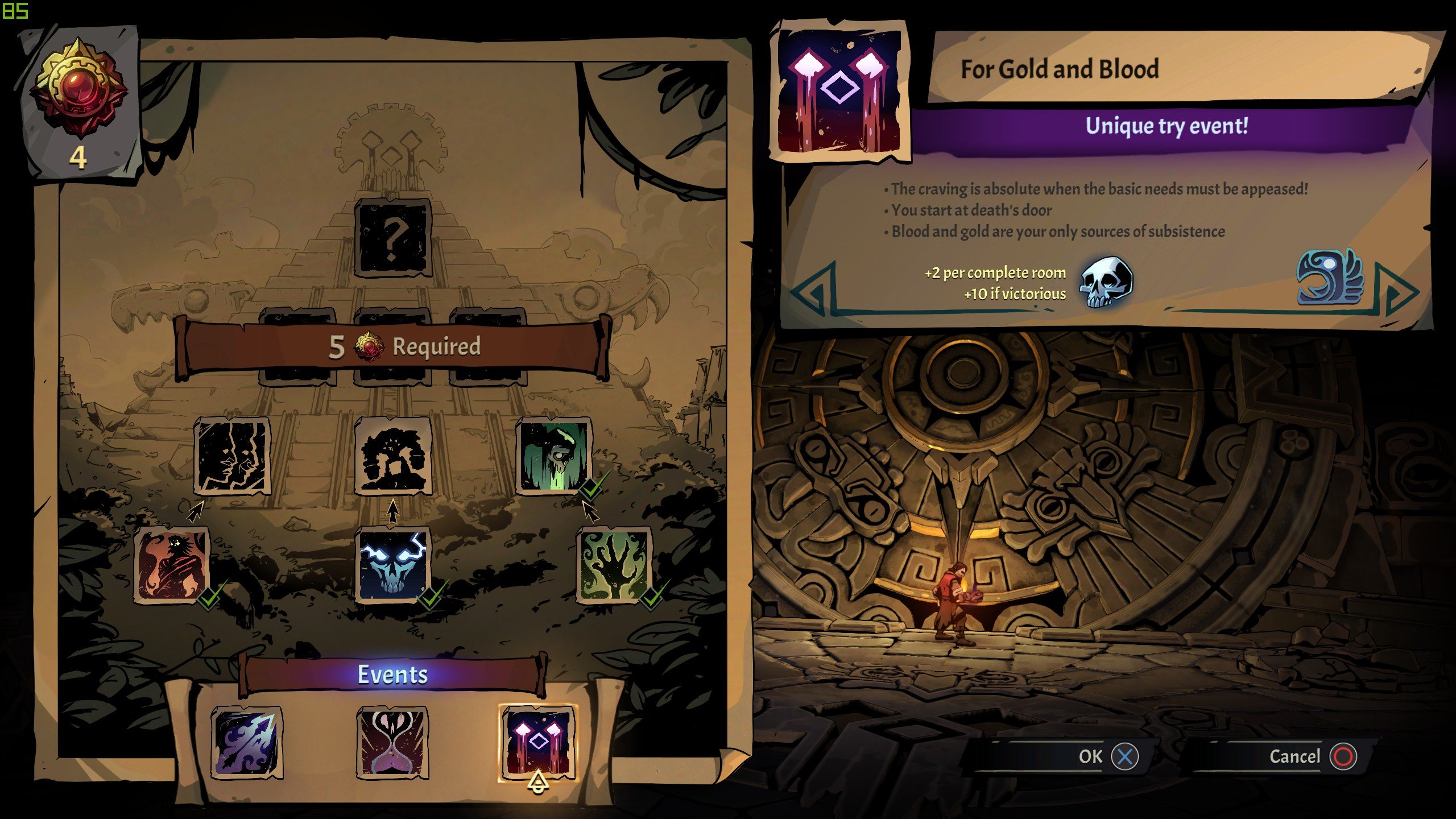Select the dark tree silhouette tile

point(392,456)
